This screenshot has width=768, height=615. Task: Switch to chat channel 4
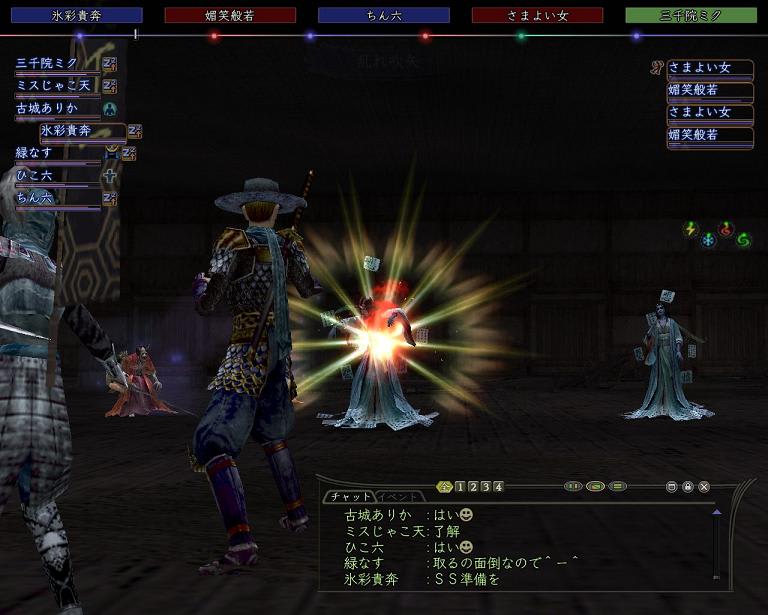[498, 487]
